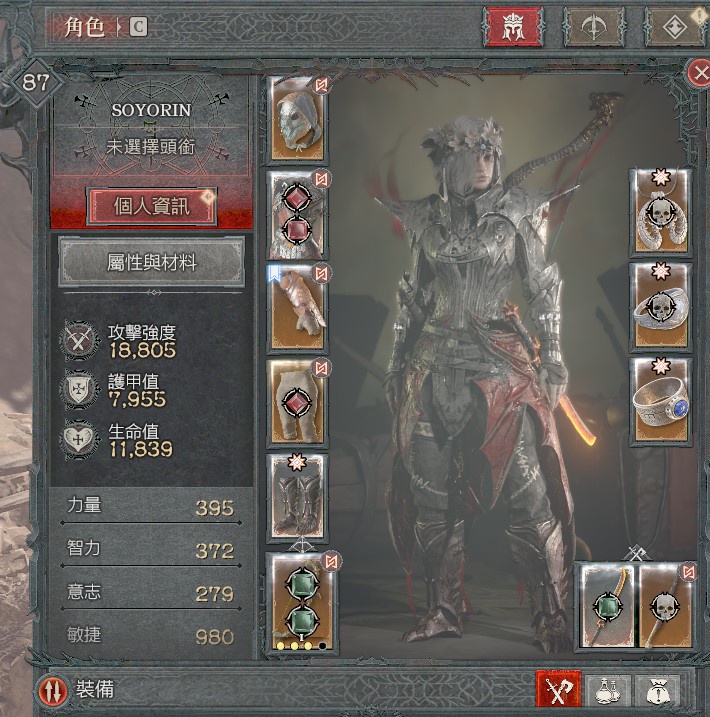Open the diamond-icon top tab
Viewport: 710px width, 717px height.
click(x=674, y=27)
